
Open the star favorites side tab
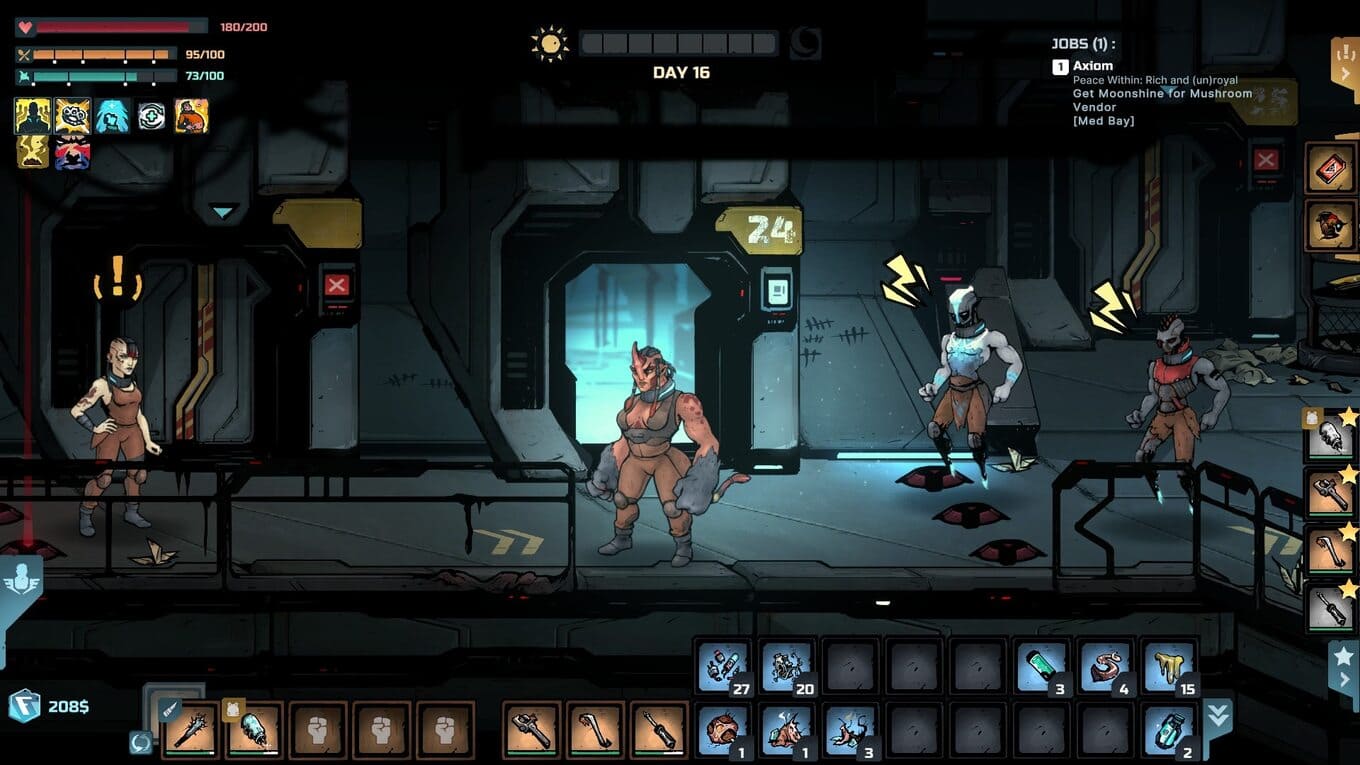click(x=1343, y=665)
